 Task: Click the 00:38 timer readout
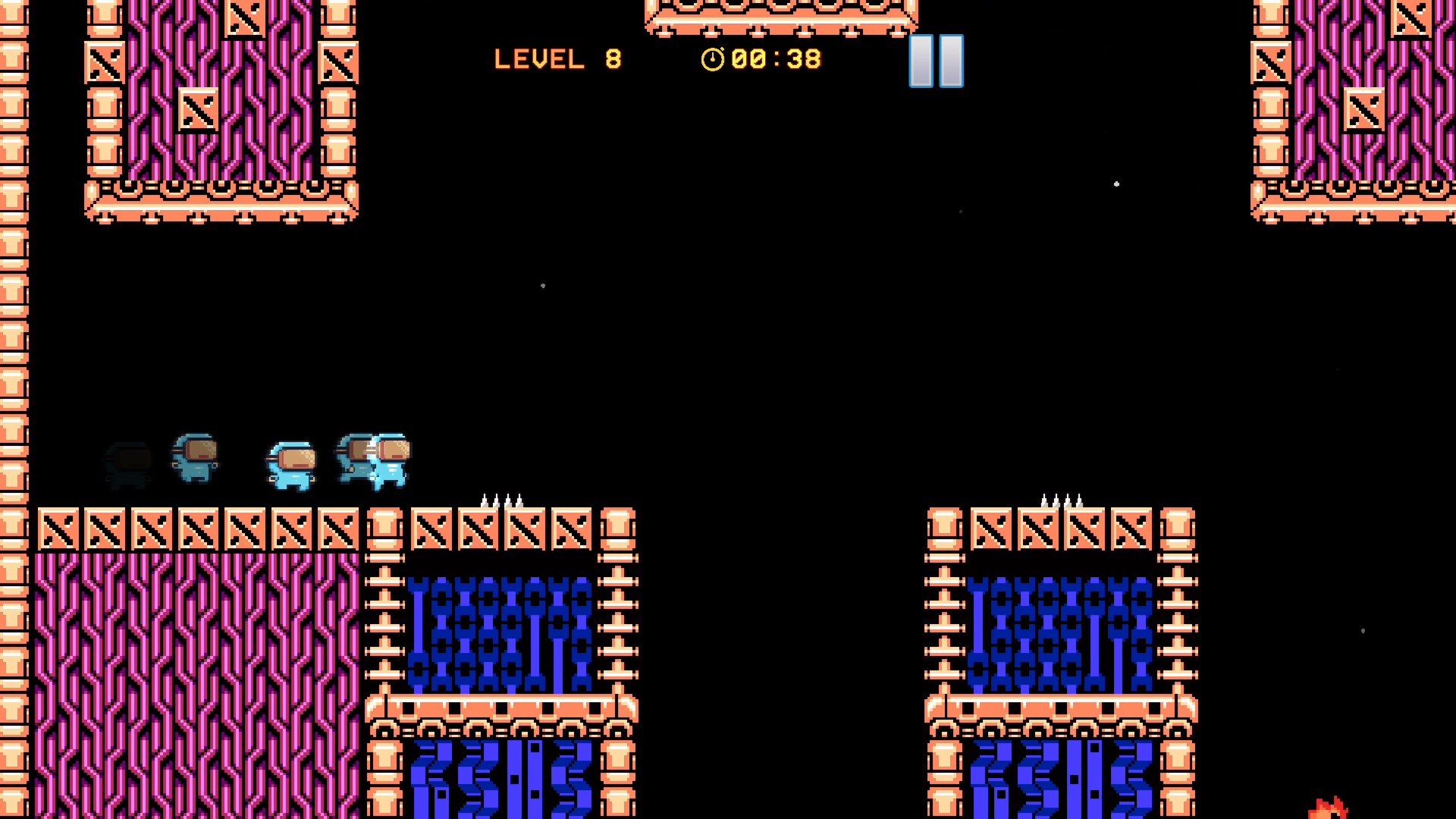pyautogui.click(x=775, y=58)
